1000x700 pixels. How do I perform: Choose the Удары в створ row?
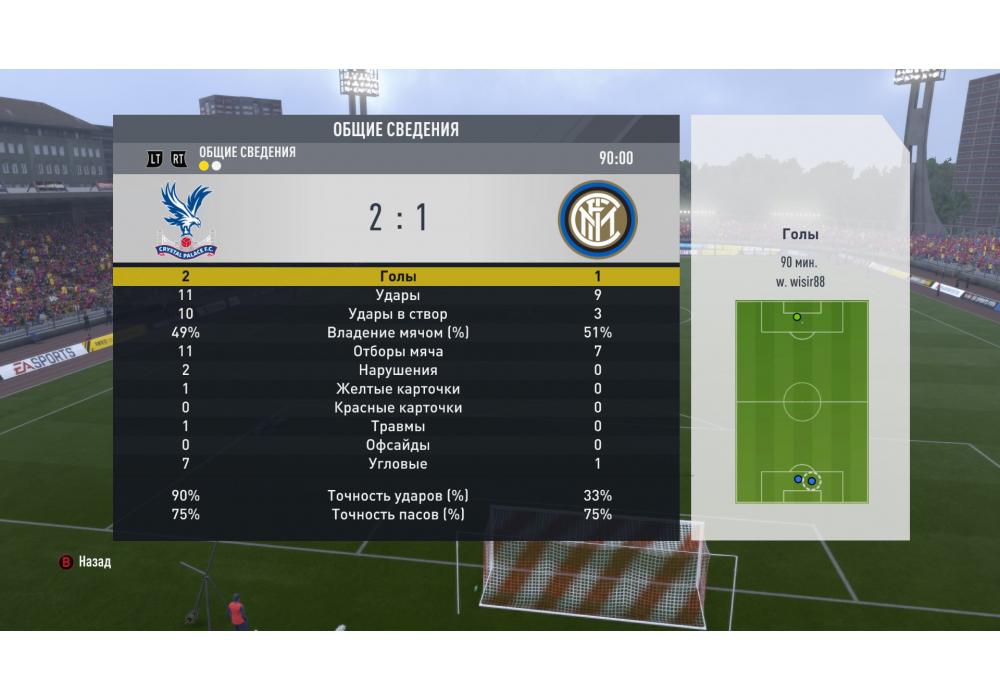(398, 315)
